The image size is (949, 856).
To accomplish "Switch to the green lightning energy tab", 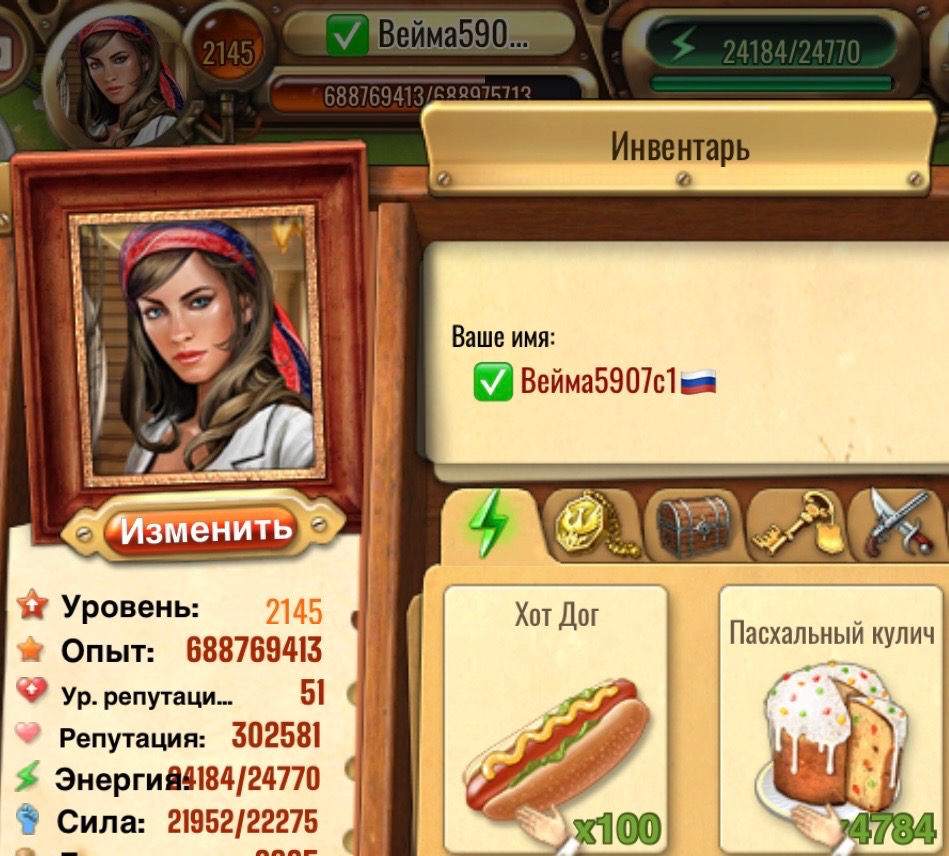I will click(x=490, y=523).
